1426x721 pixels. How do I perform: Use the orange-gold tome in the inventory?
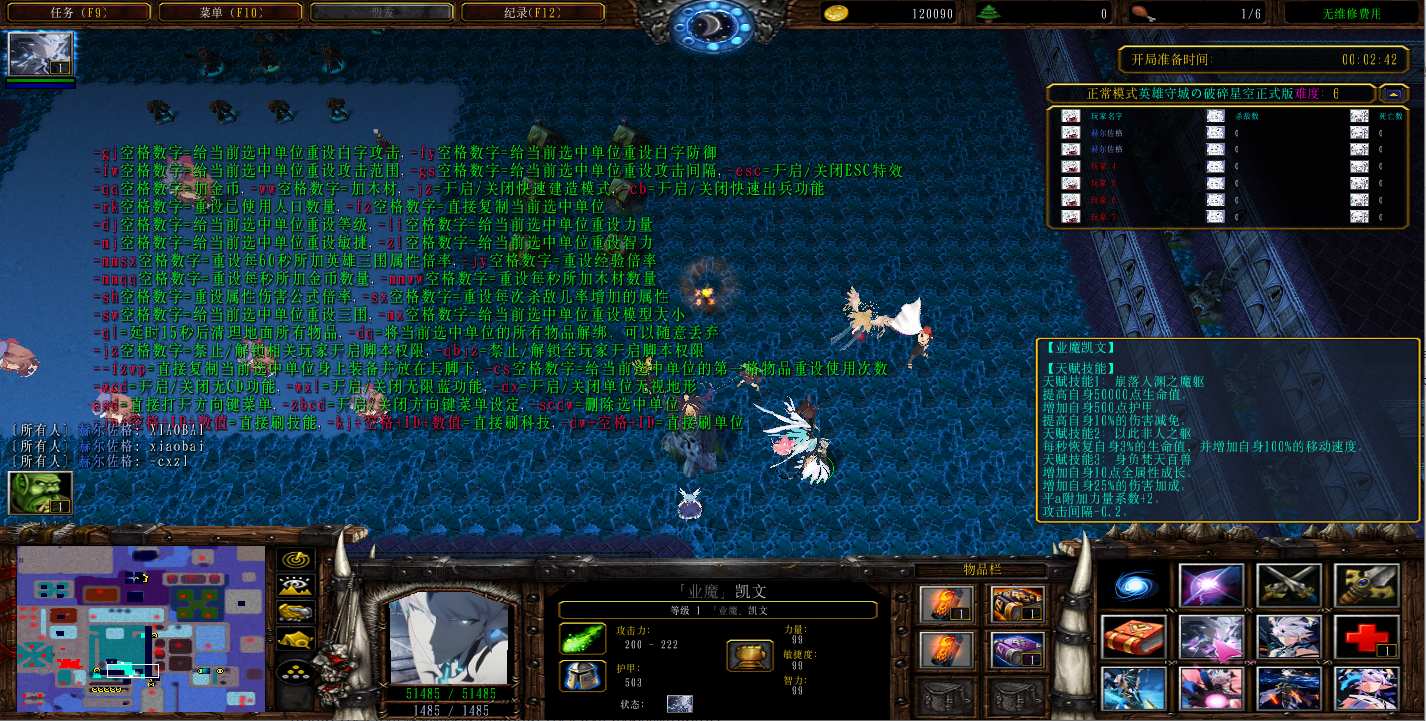coord(1018,604)
